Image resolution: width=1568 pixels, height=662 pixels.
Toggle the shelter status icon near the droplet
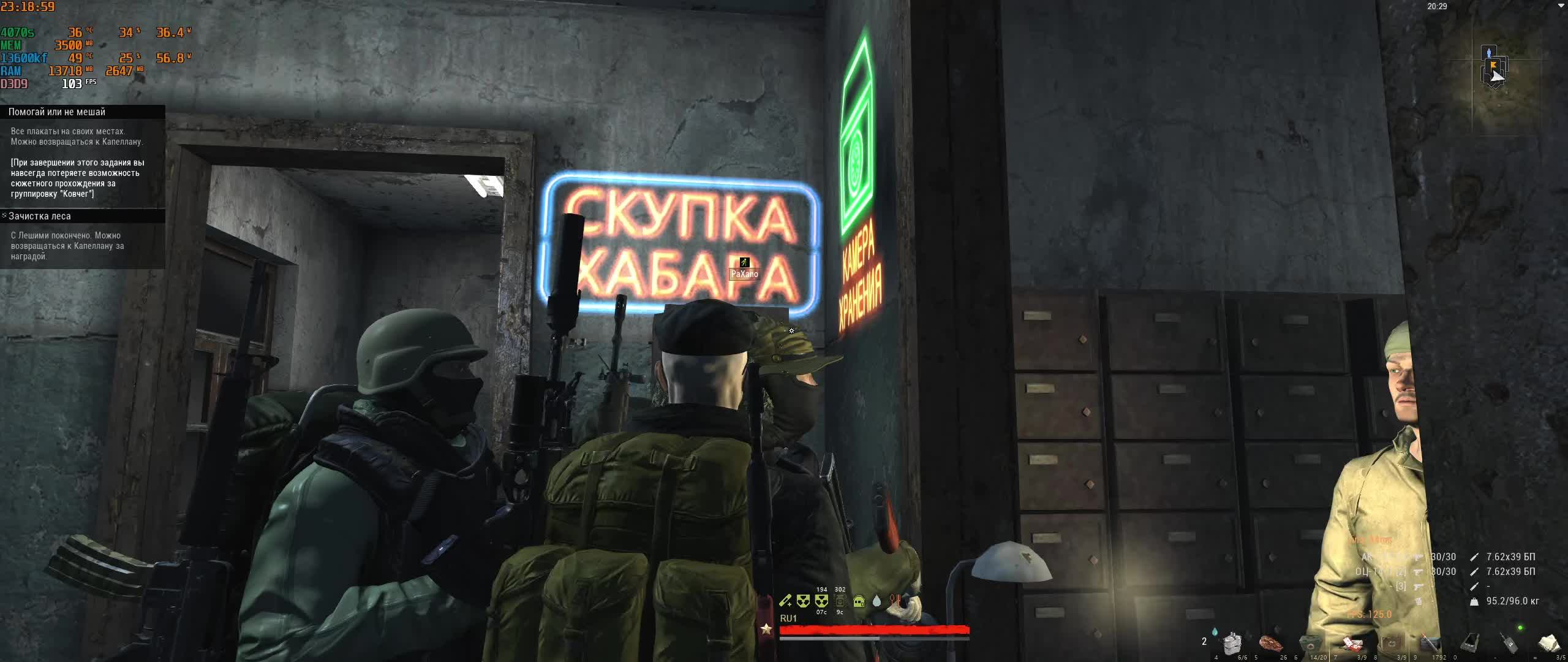point(859,603)
